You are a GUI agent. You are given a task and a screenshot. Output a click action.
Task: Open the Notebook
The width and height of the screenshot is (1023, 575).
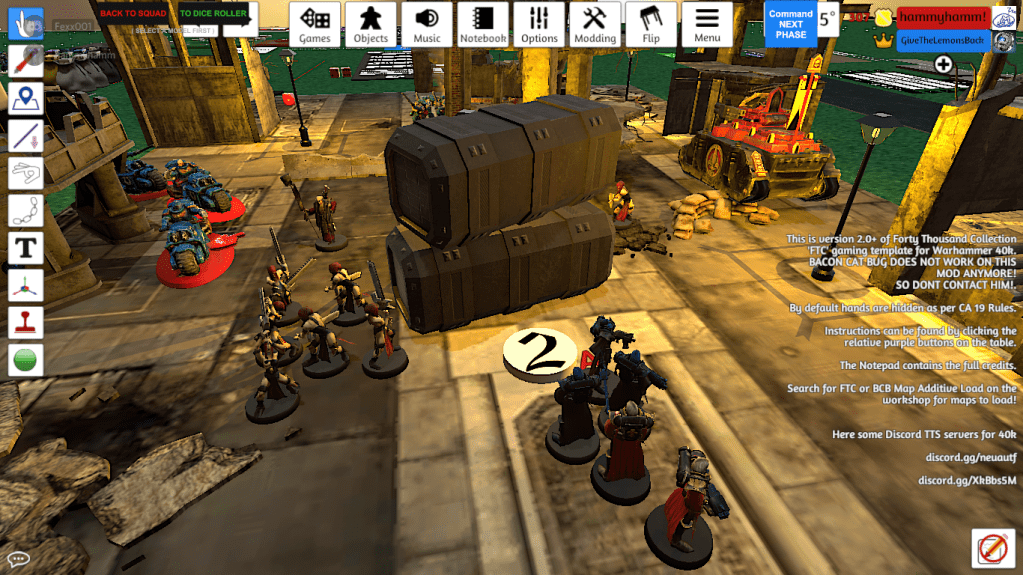(x=483, y=24)
